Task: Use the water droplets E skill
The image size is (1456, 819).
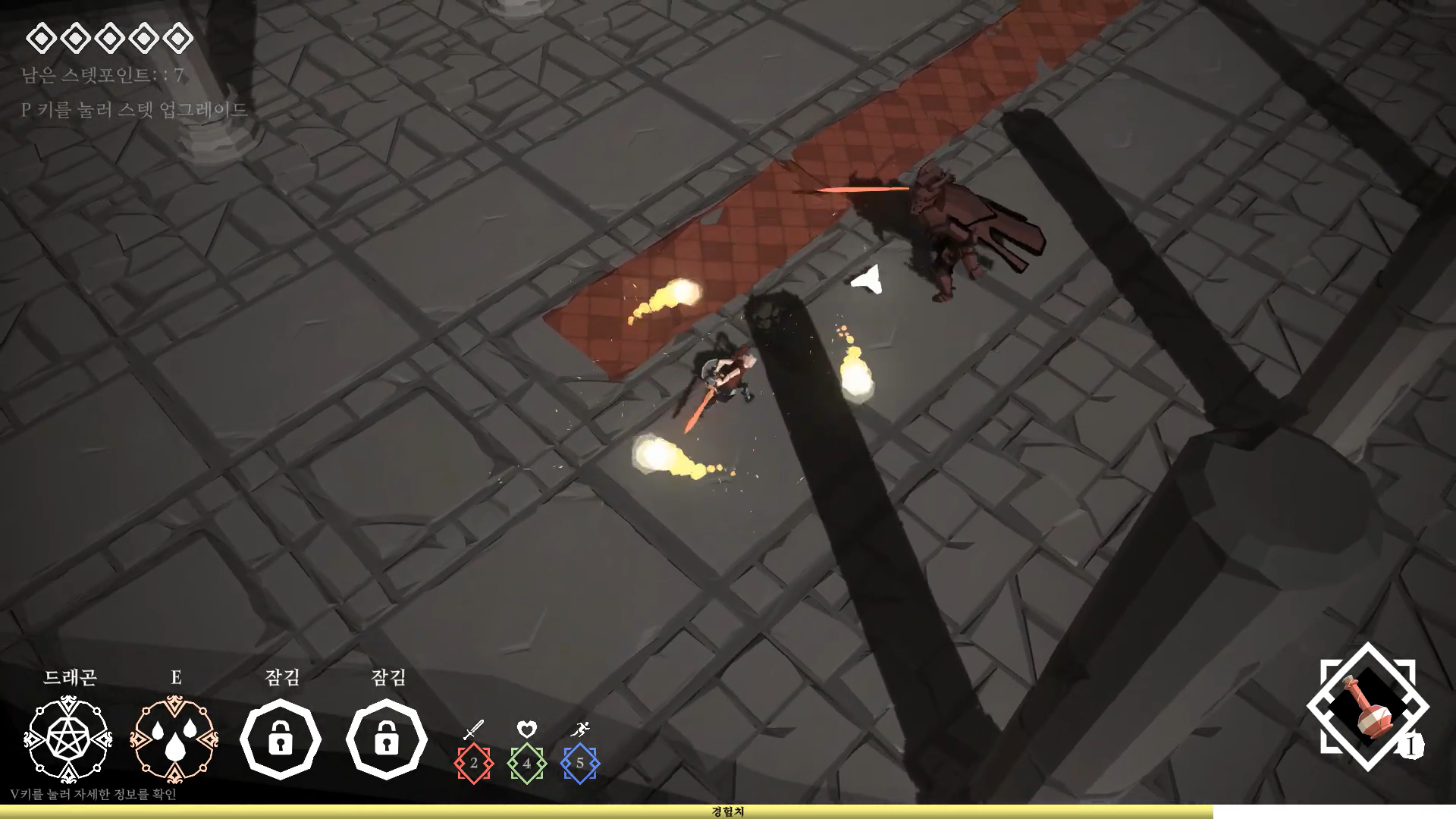Action: 174,739
